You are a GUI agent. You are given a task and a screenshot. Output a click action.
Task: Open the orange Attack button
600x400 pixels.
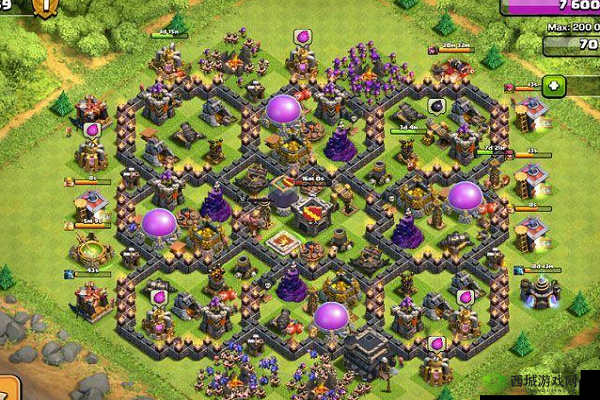tap(9, 388)
